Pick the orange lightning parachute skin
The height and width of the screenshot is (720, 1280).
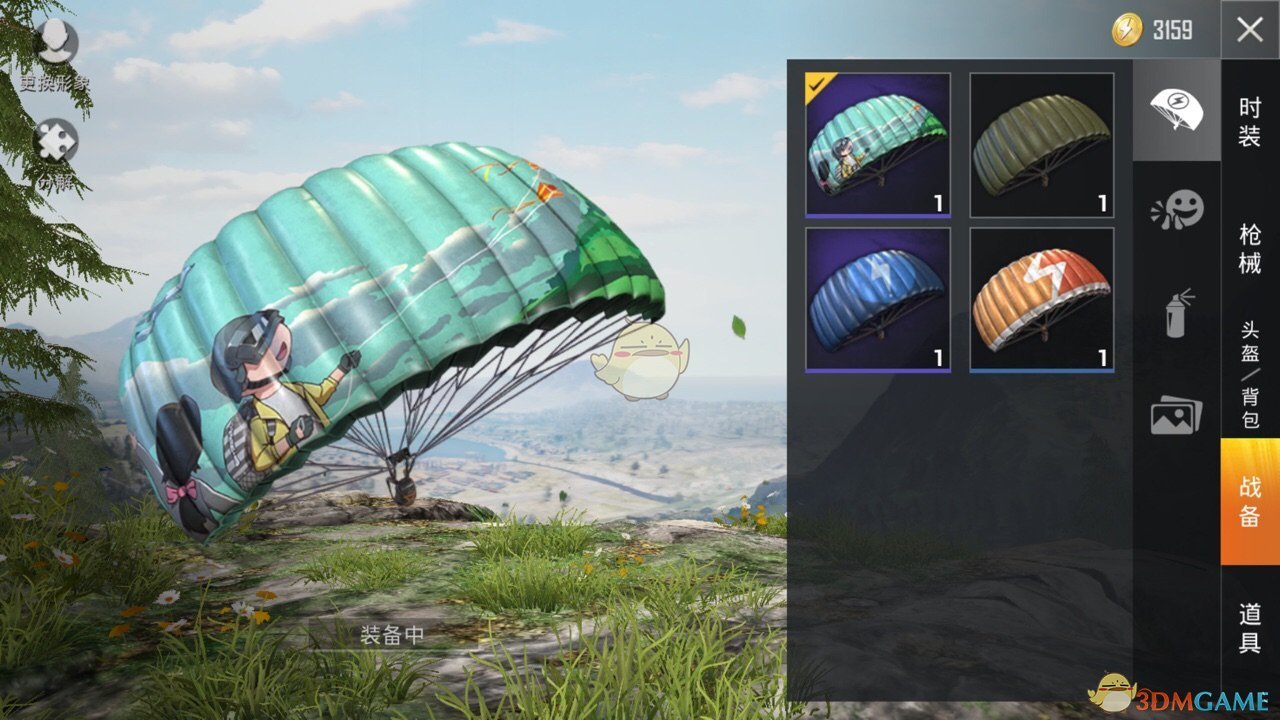click(x=1041, y=300)
